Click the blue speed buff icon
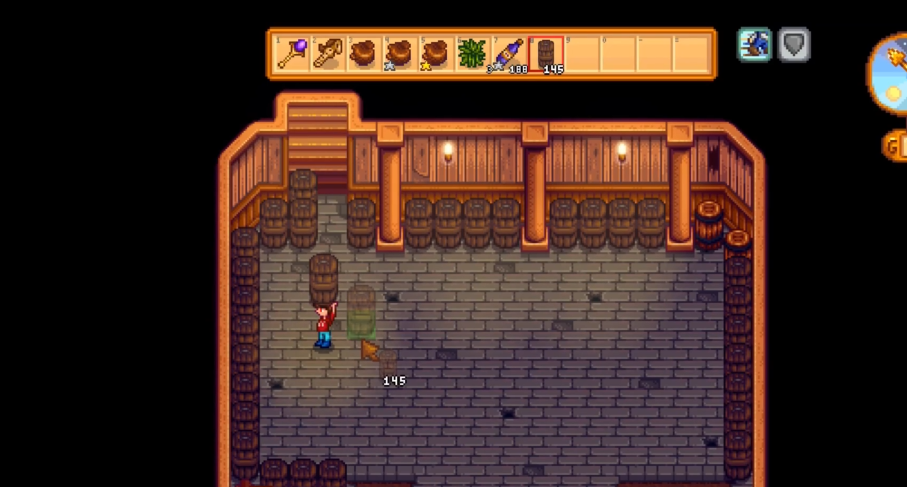This screenshot has width=907, height=487. pyautogui.click(x=754, y=45)
